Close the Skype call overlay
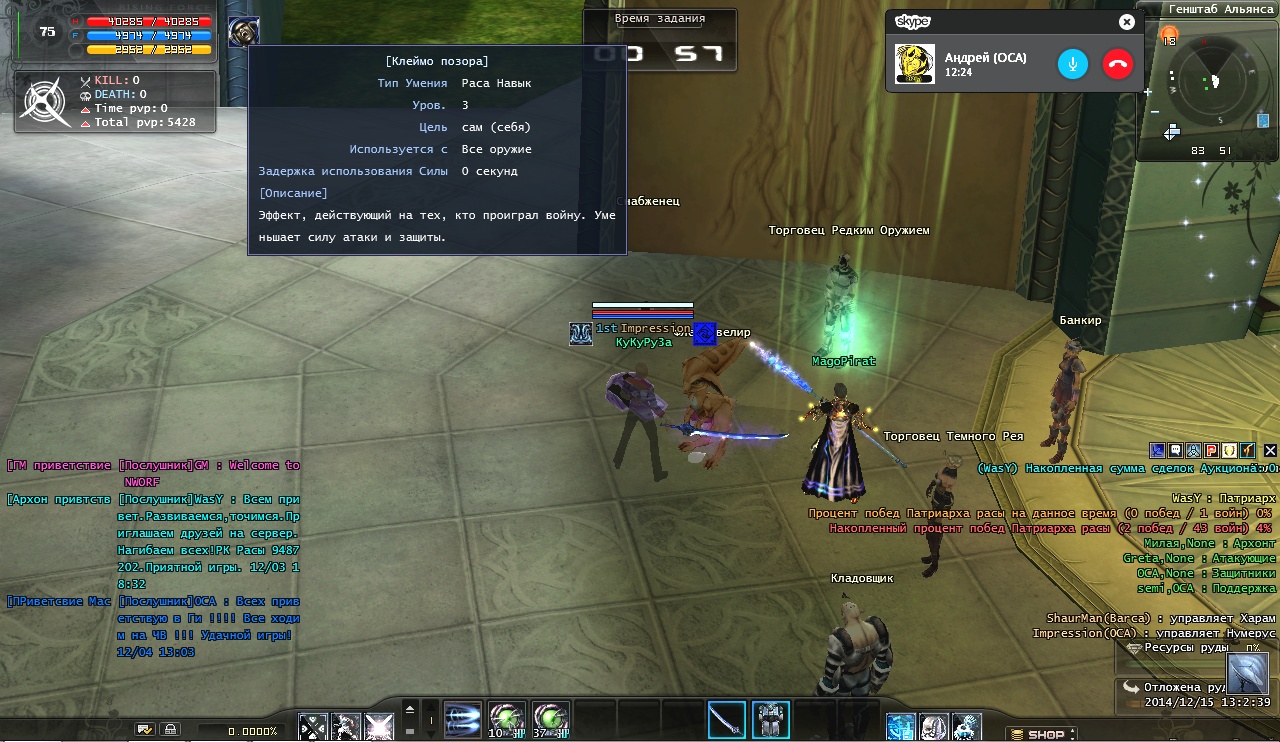The image size is (1280, 742). coord(1127,22)
